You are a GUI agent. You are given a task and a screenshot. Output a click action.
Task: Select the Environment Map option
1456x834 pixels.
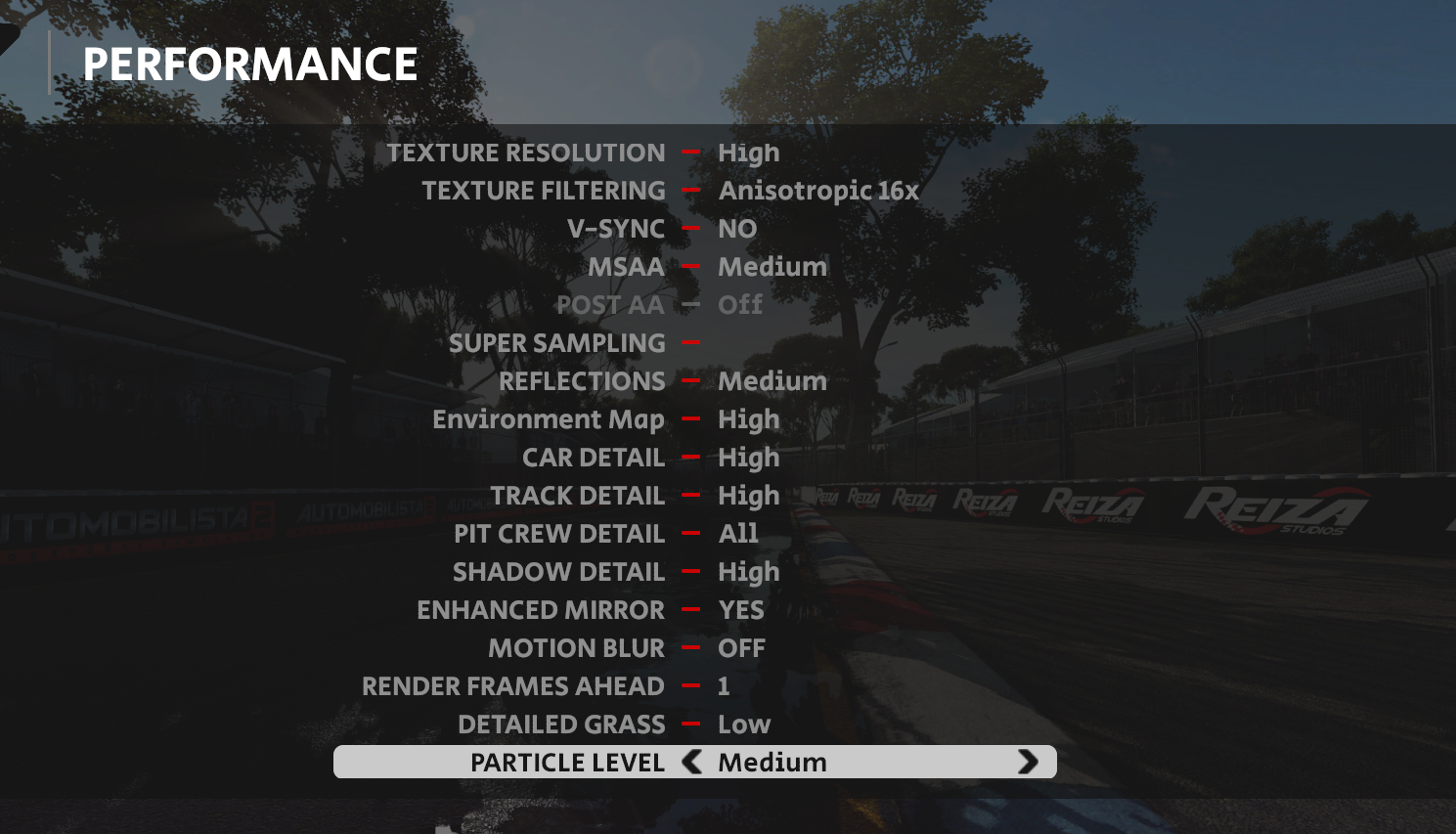549,419
